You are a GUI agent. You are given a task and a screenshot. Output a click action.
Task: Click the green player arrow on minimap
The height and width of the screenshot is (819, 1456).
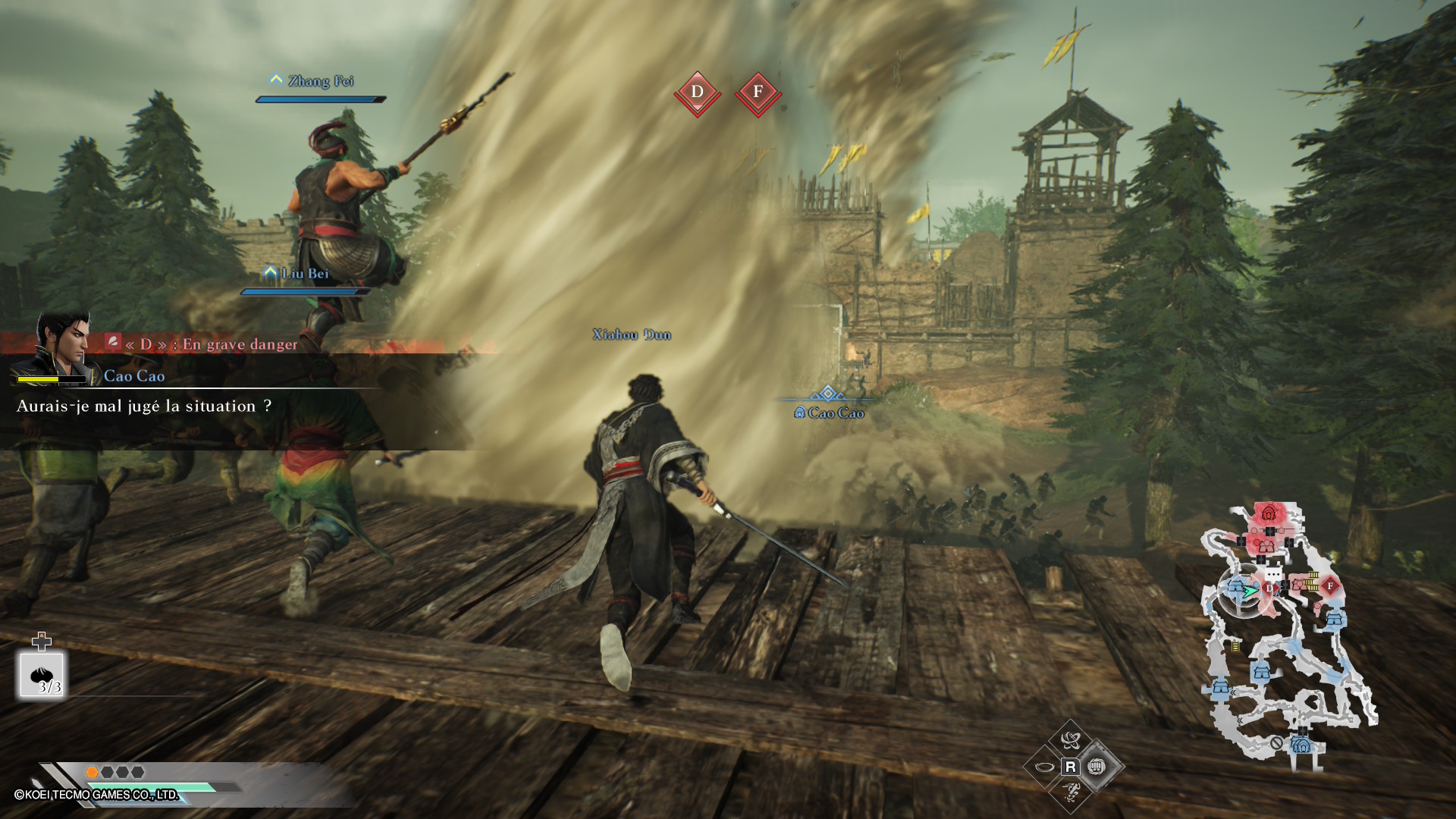point(1248,589)
